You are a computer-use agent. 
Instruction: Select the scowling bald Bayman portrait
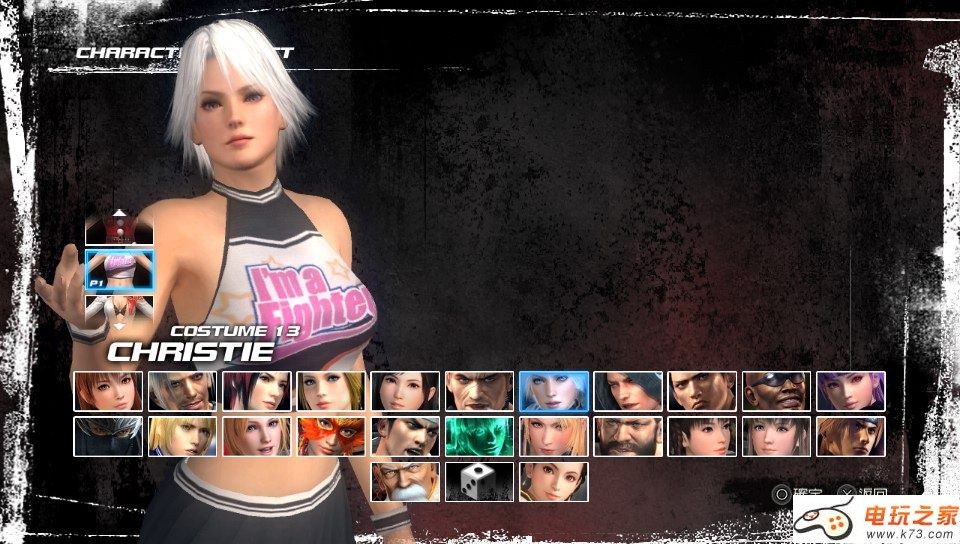pos(479,391)
